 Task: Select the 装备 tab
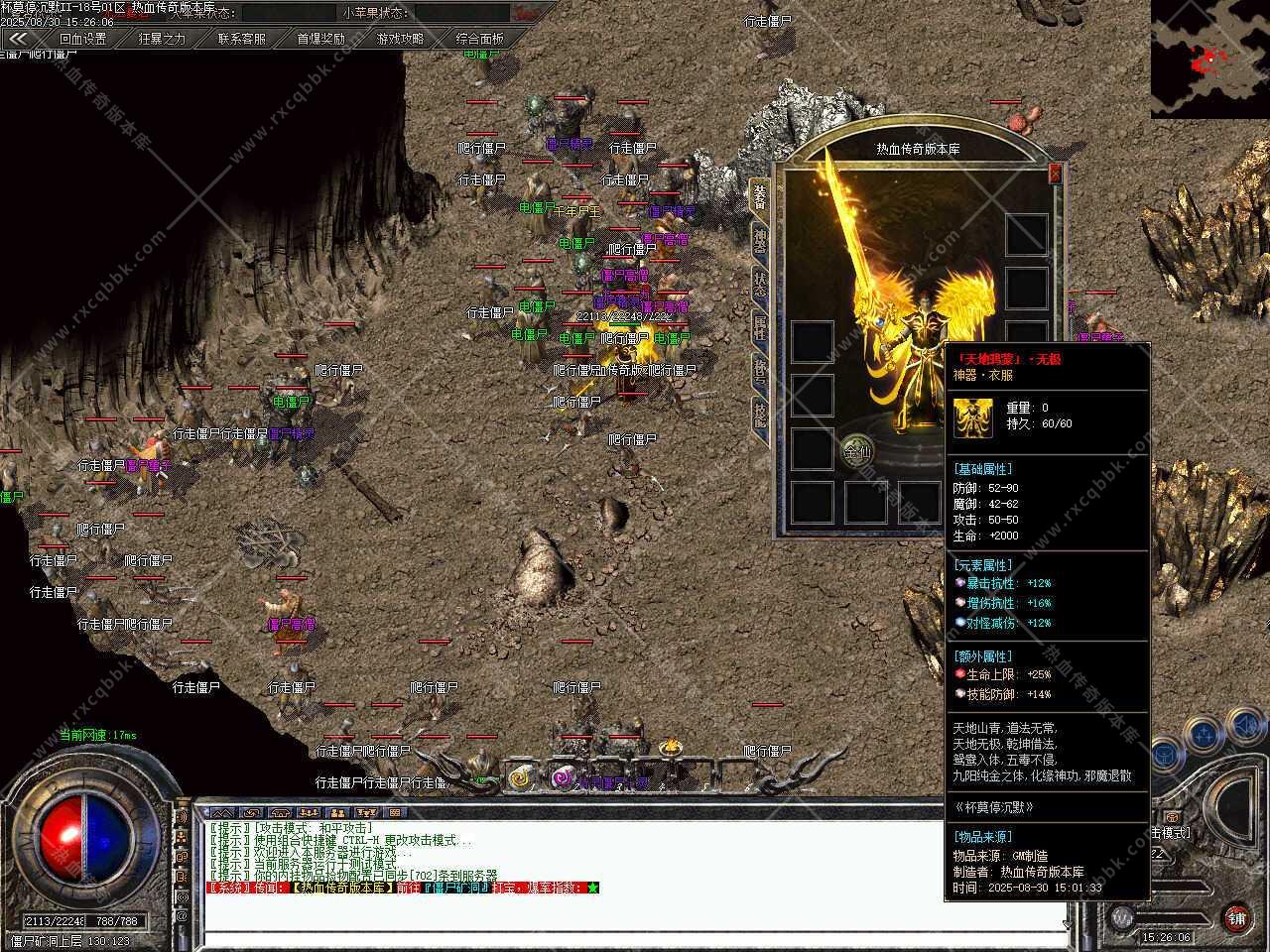pos(759,195)
